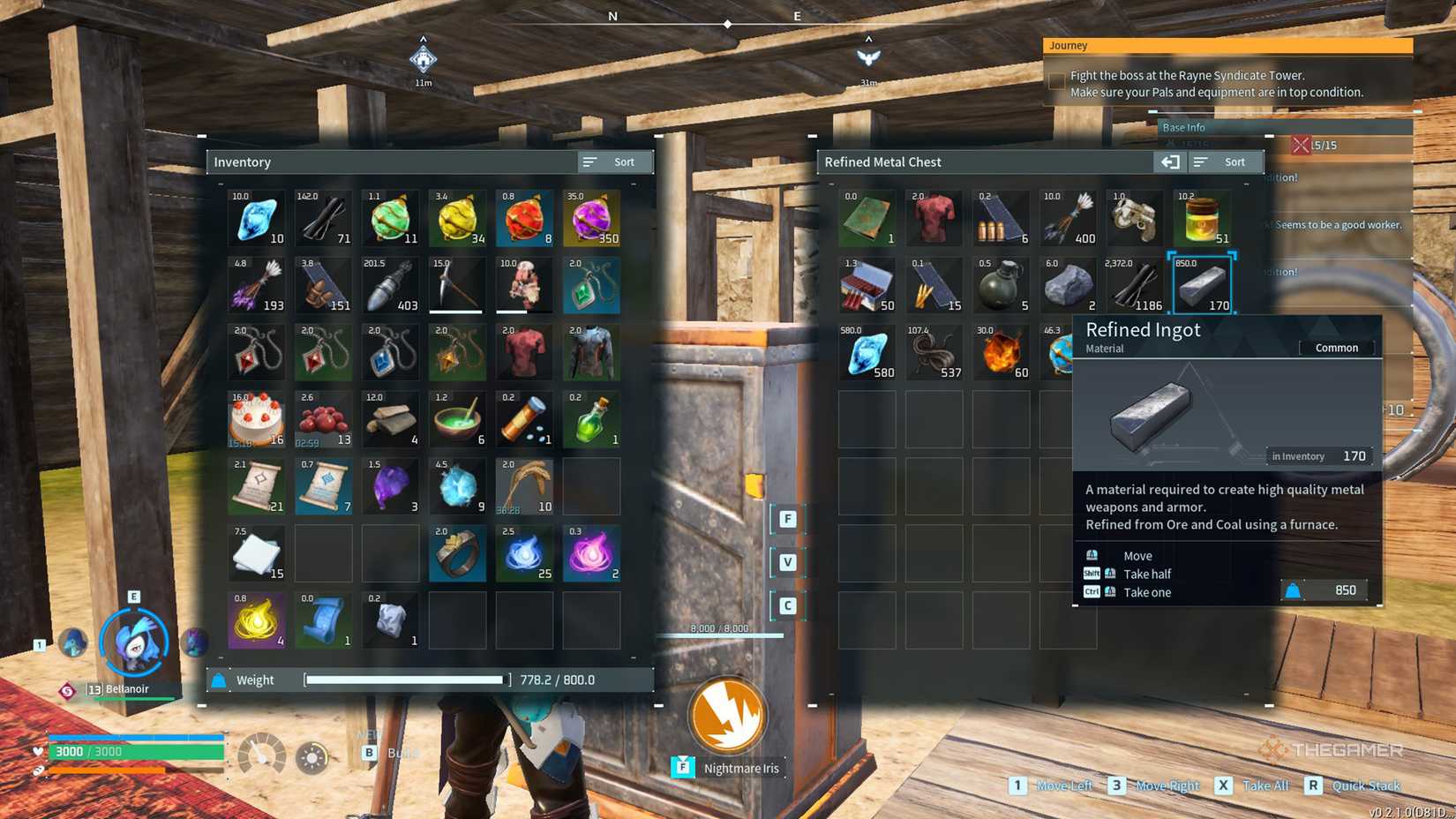The image size is (1456, 819).
Task: Select the cake item in the inventory
Action: [256, 417]
